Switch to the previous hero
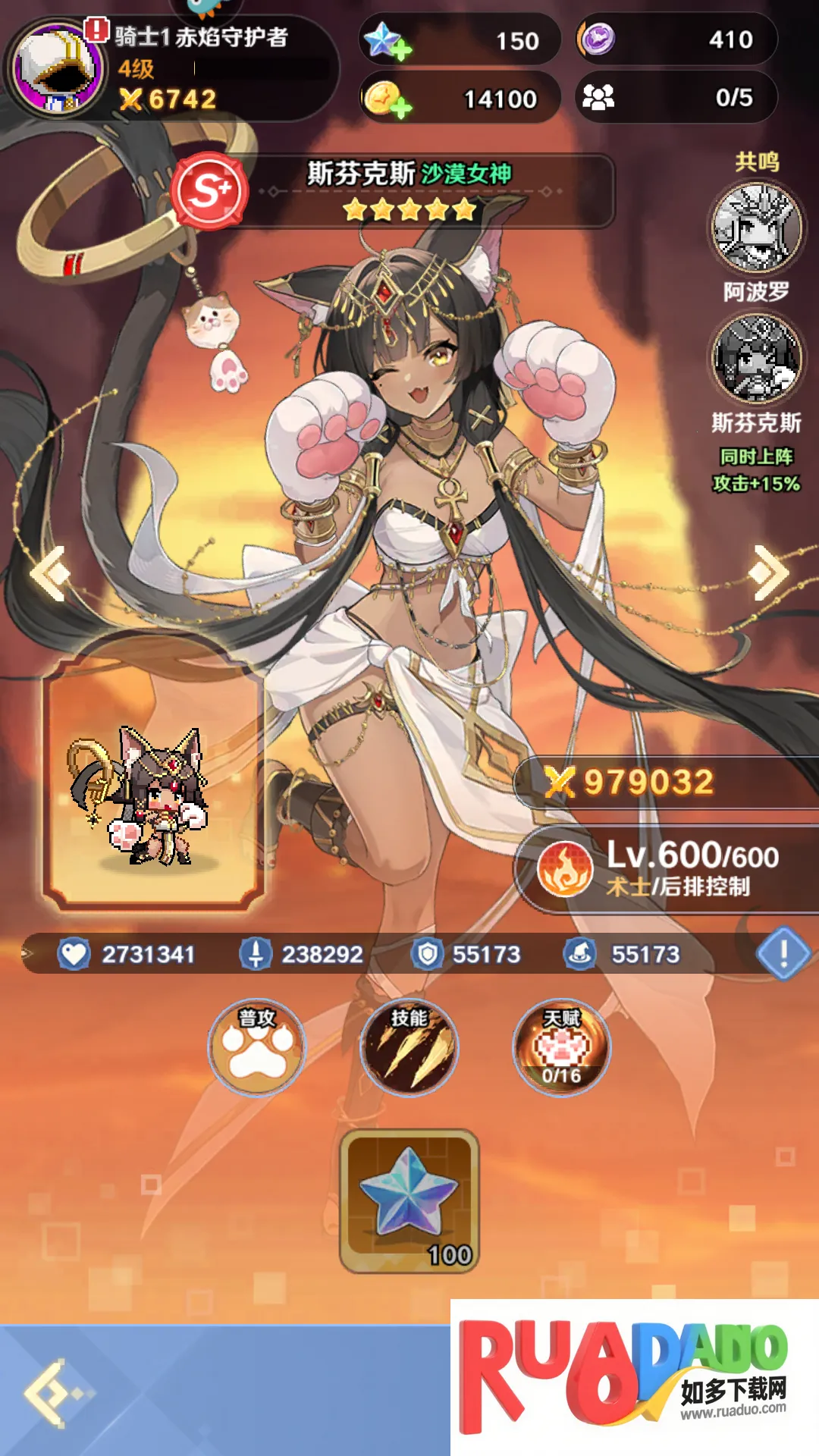 [50, 573]
